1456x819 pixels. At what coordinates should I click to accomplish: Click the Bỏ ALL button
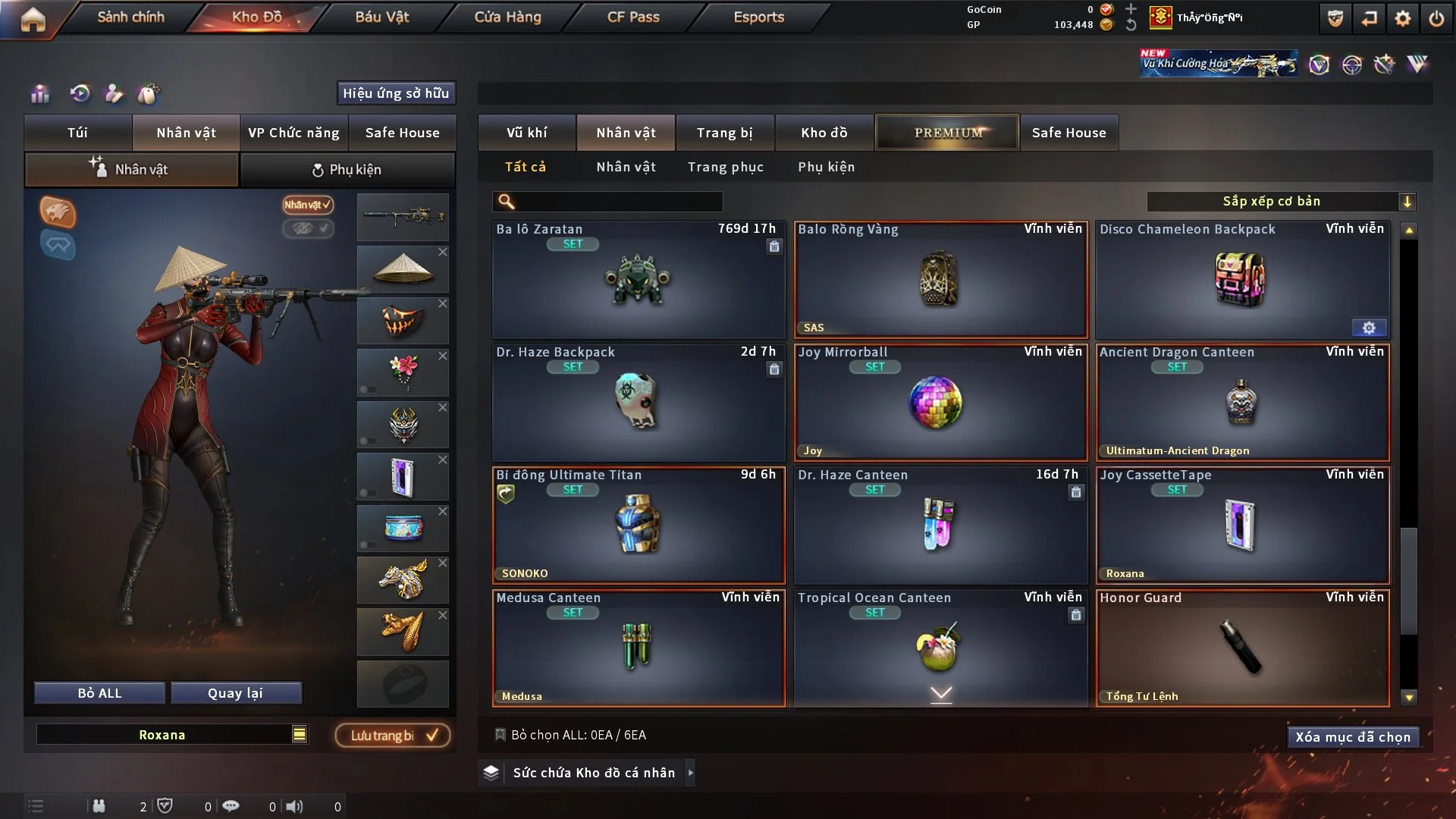[99, 693]
